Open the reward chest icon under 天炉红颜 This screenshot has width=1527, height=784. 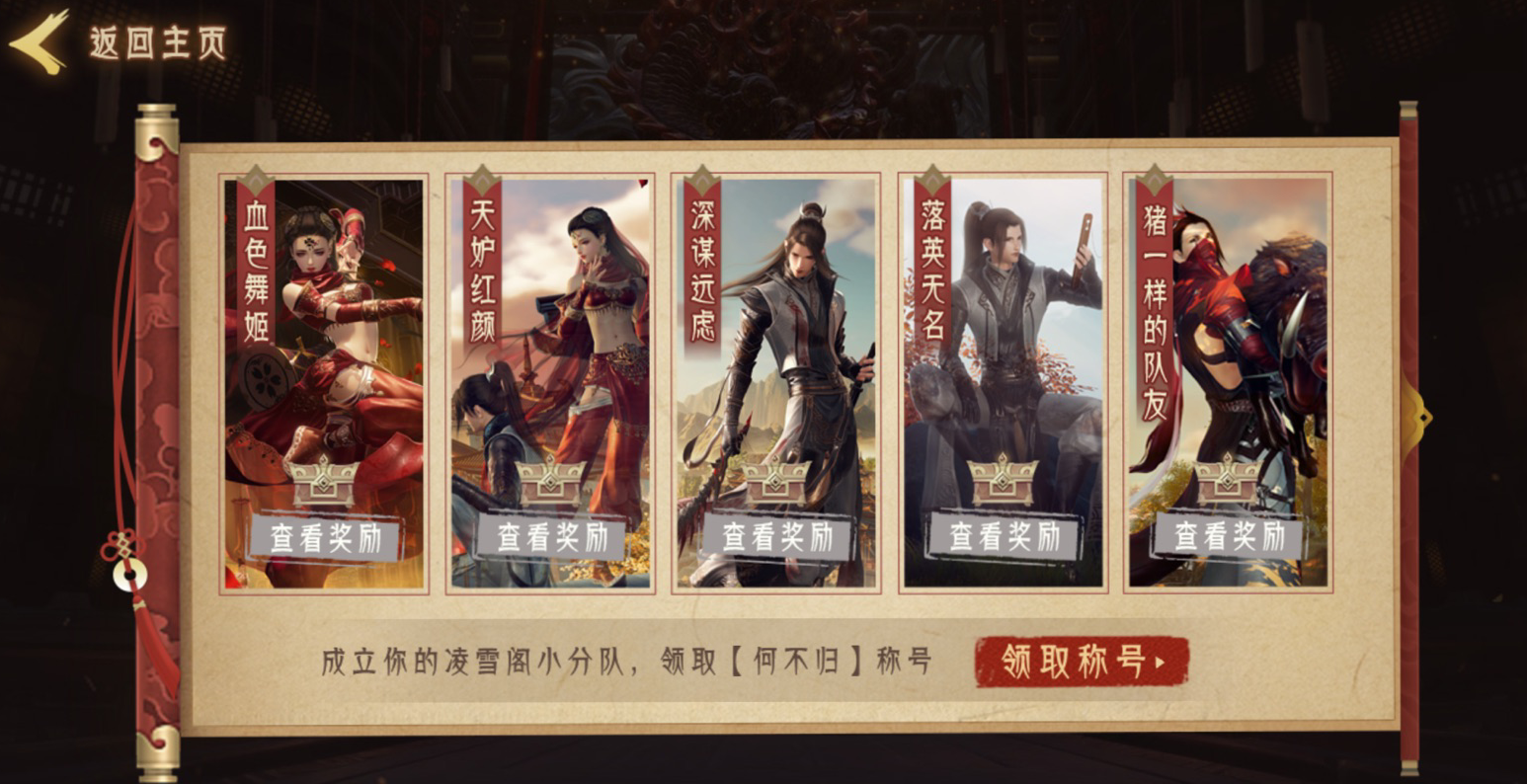point(548,484)
